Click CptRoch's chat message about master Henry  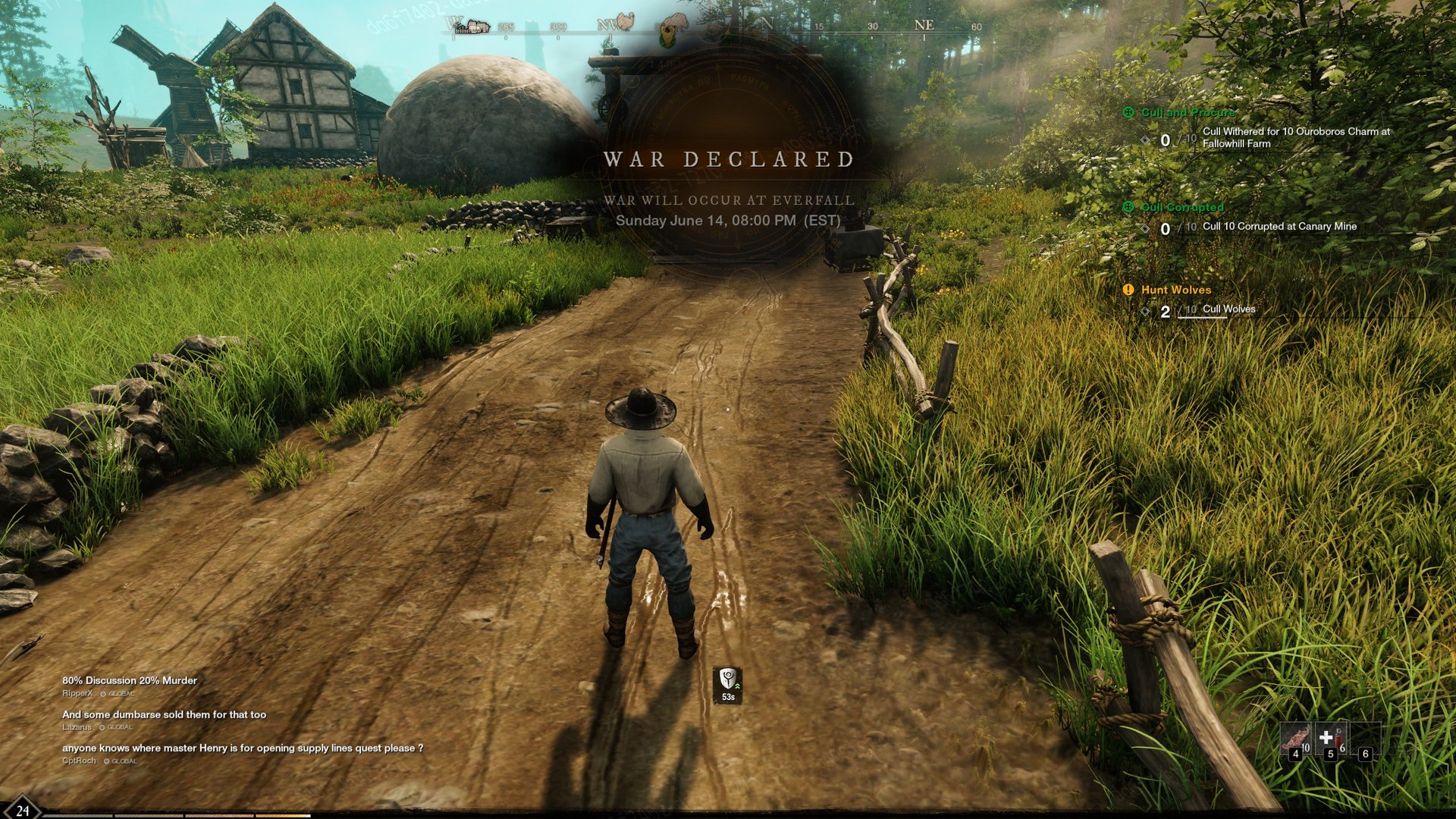coord(243,748)
